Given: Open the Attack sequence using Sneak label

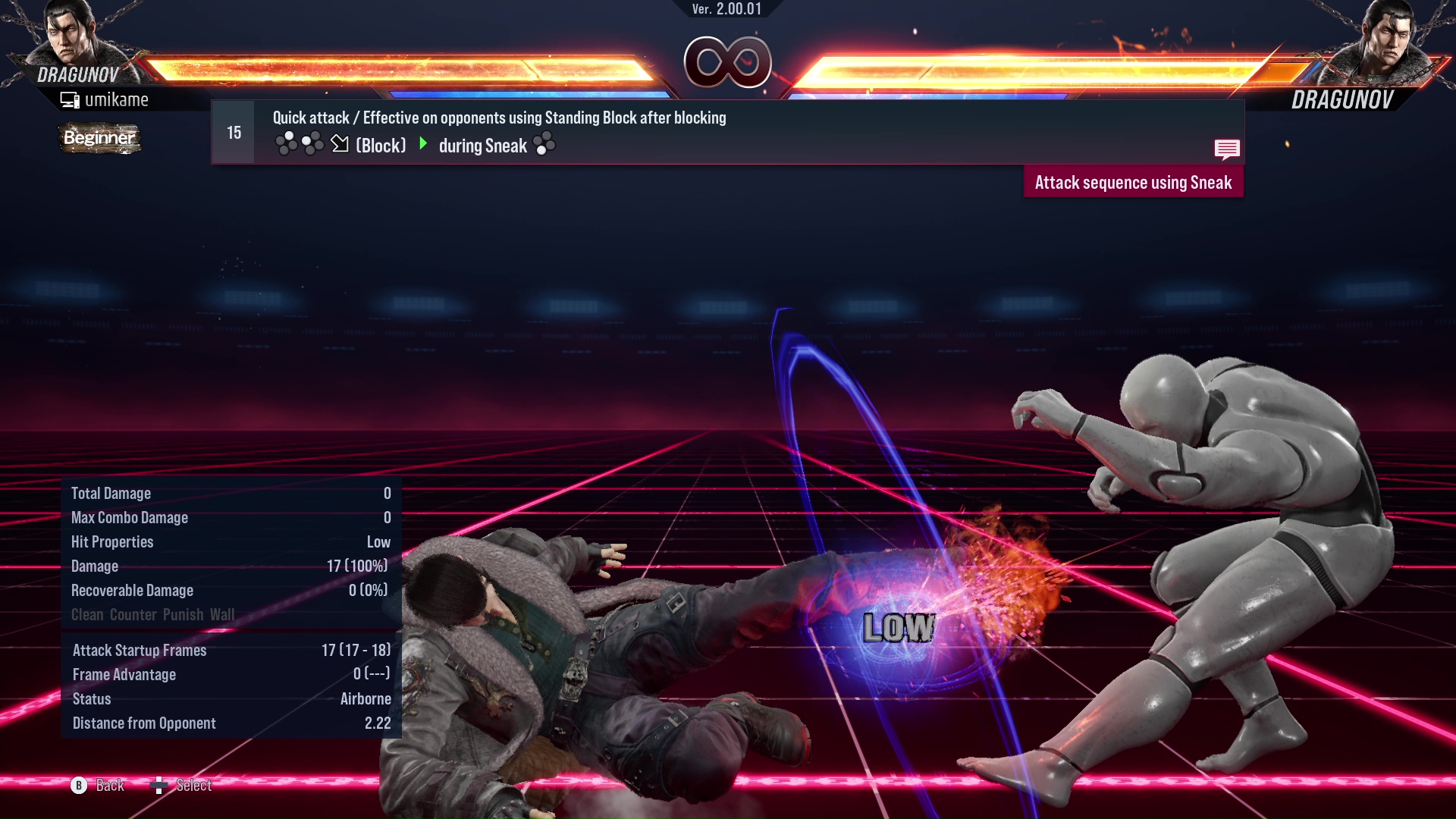Looking at the screenshot, I should (x=1134, y=182).
